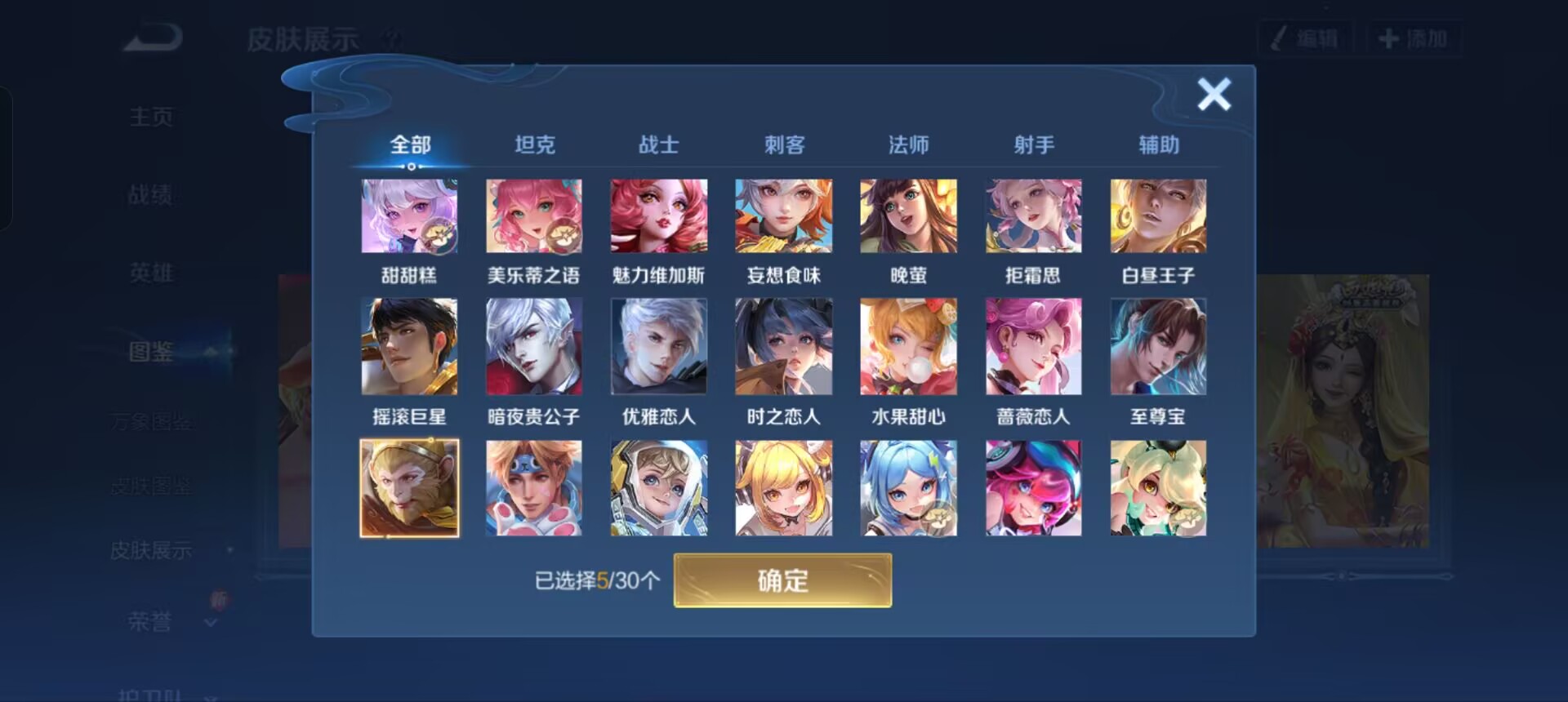Select the 至尊宝 skin portrait
This screenshot has height=702, width=1568.
pos(1158,346)
